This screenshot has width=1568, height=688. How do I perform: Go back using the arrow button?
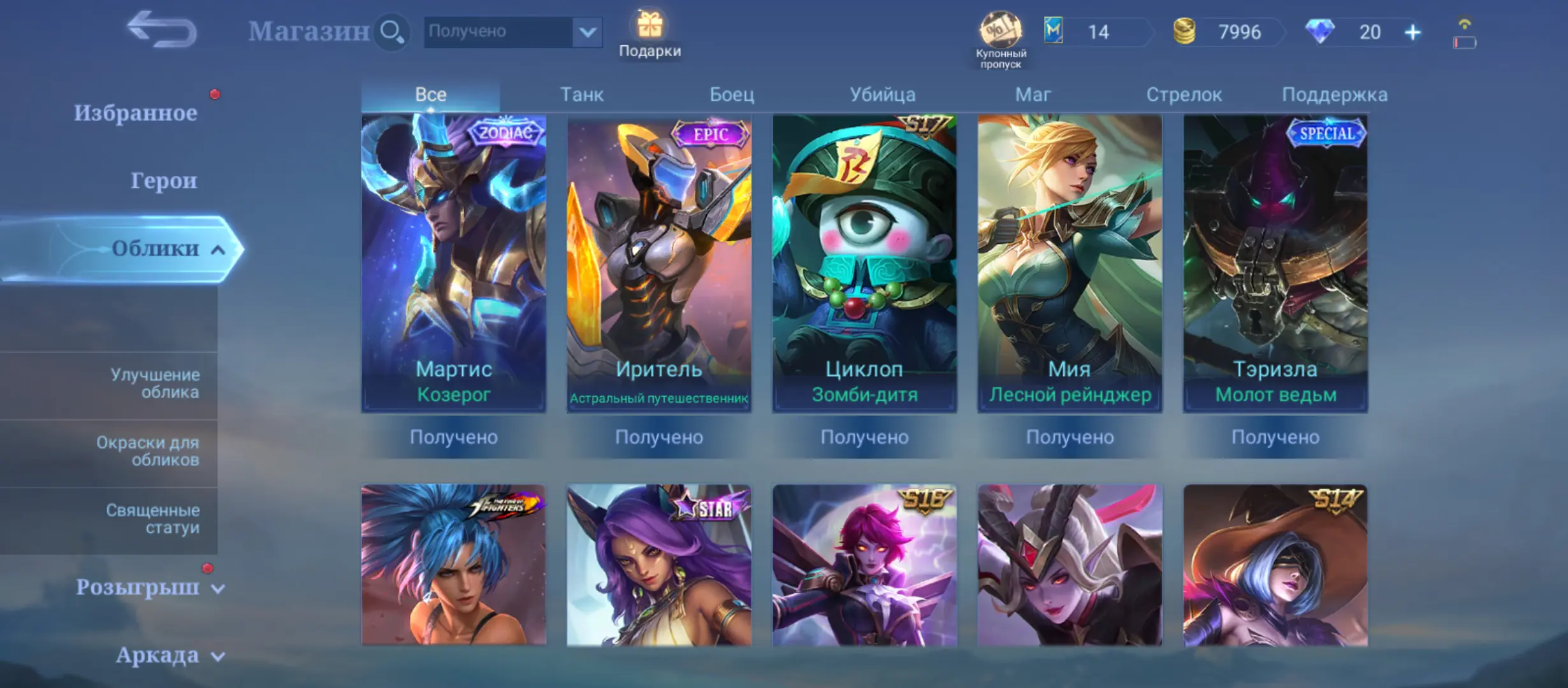[162, 30]
